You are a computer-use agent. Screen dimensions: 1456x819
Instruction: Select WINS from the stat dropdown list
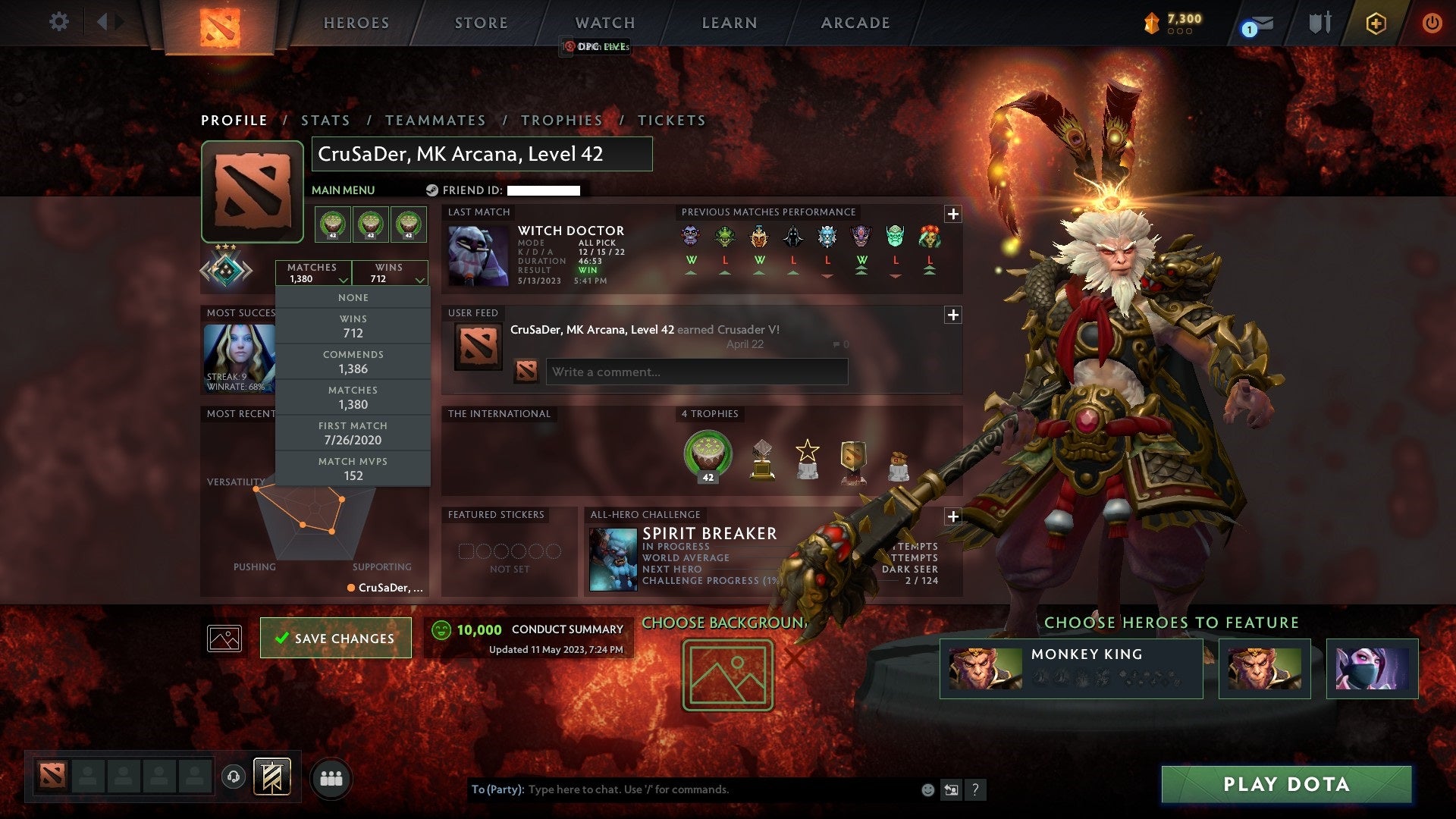point(353,325)
